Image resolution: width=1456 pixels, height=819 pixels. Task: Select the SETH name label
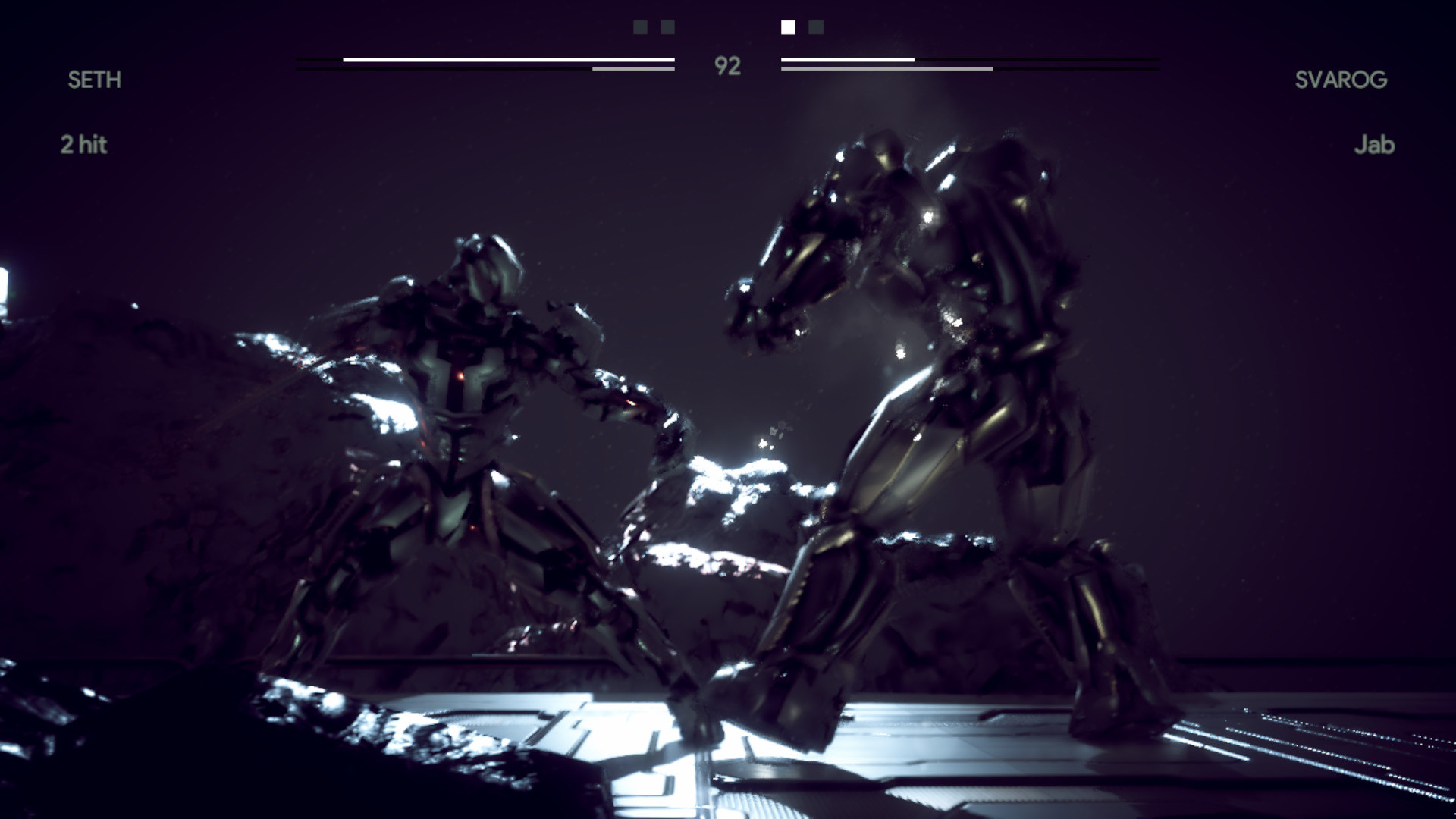click(x=94, y=80)
